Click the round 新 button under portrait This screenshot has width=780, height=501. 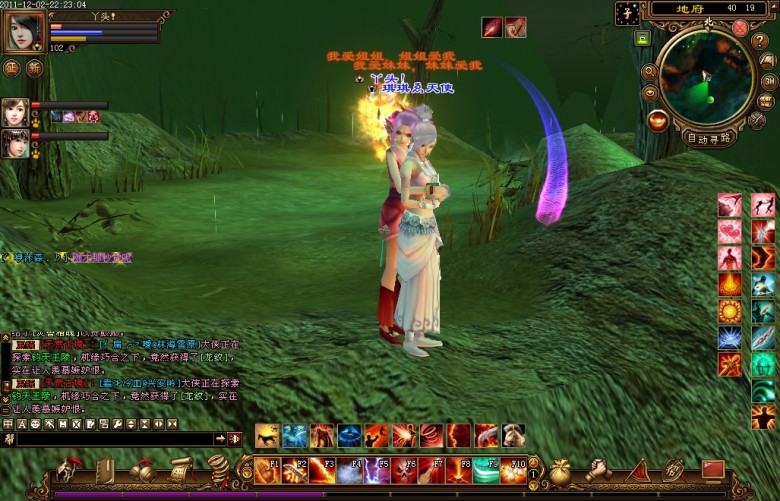(x=35, y=68)
